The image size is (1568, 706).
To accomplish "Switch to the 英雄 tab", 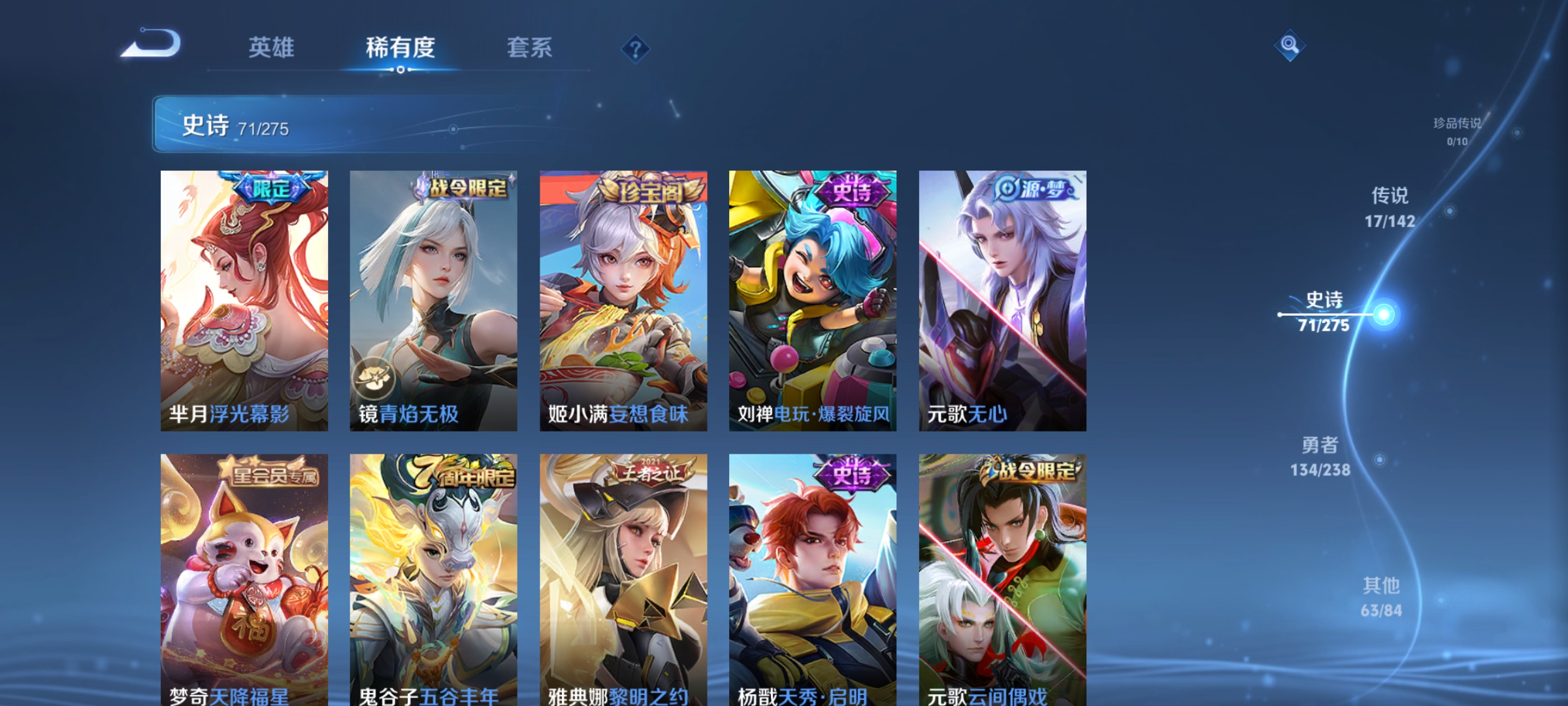I will click(x=270, y=47).
